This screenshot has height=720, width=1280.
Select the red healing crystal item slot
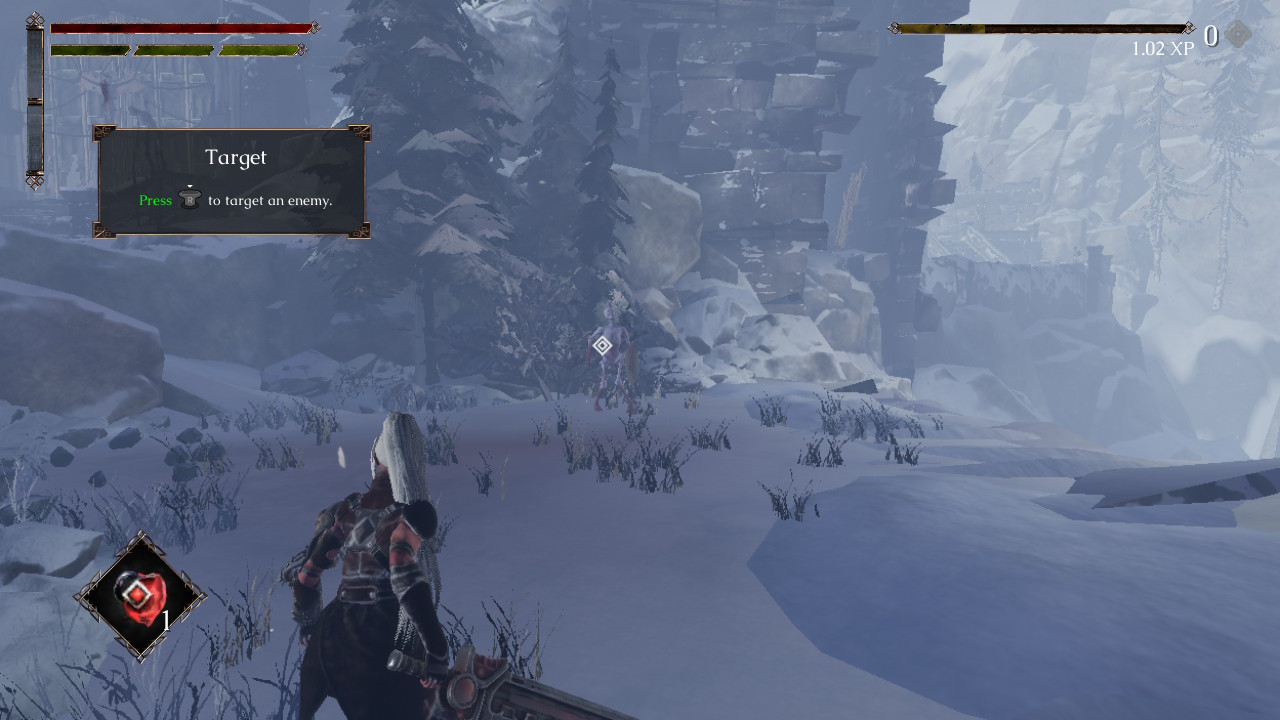tap(140, 596)
